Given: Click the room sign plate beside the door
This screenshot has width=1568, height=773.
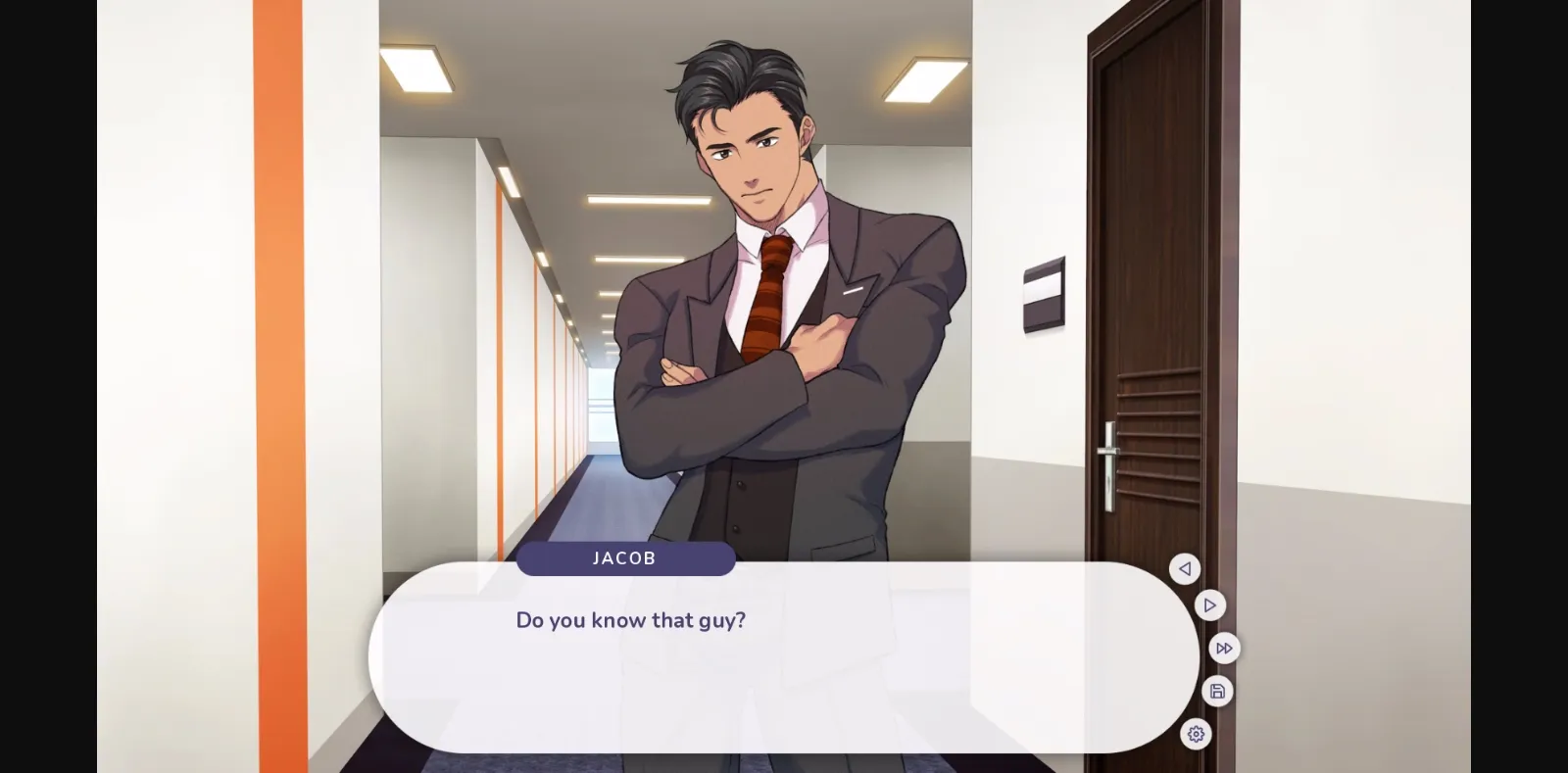Looking at the screenshot, I should tap(1041, 293).
